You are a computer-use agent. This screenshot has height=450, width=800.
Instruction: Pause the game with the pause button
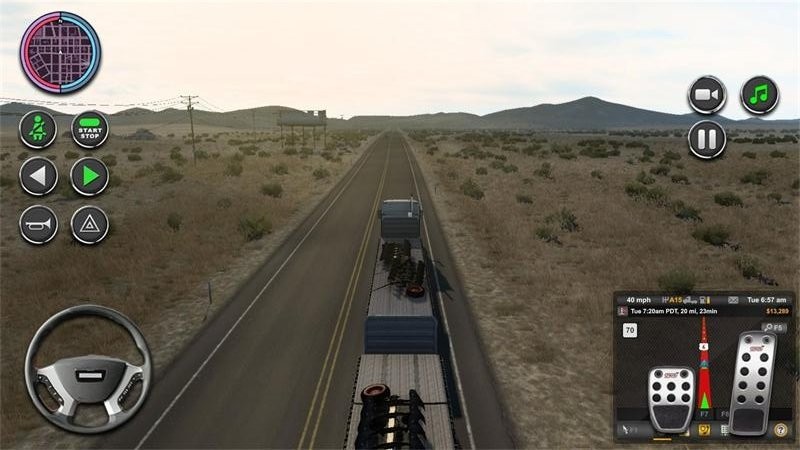click(707, 139)
